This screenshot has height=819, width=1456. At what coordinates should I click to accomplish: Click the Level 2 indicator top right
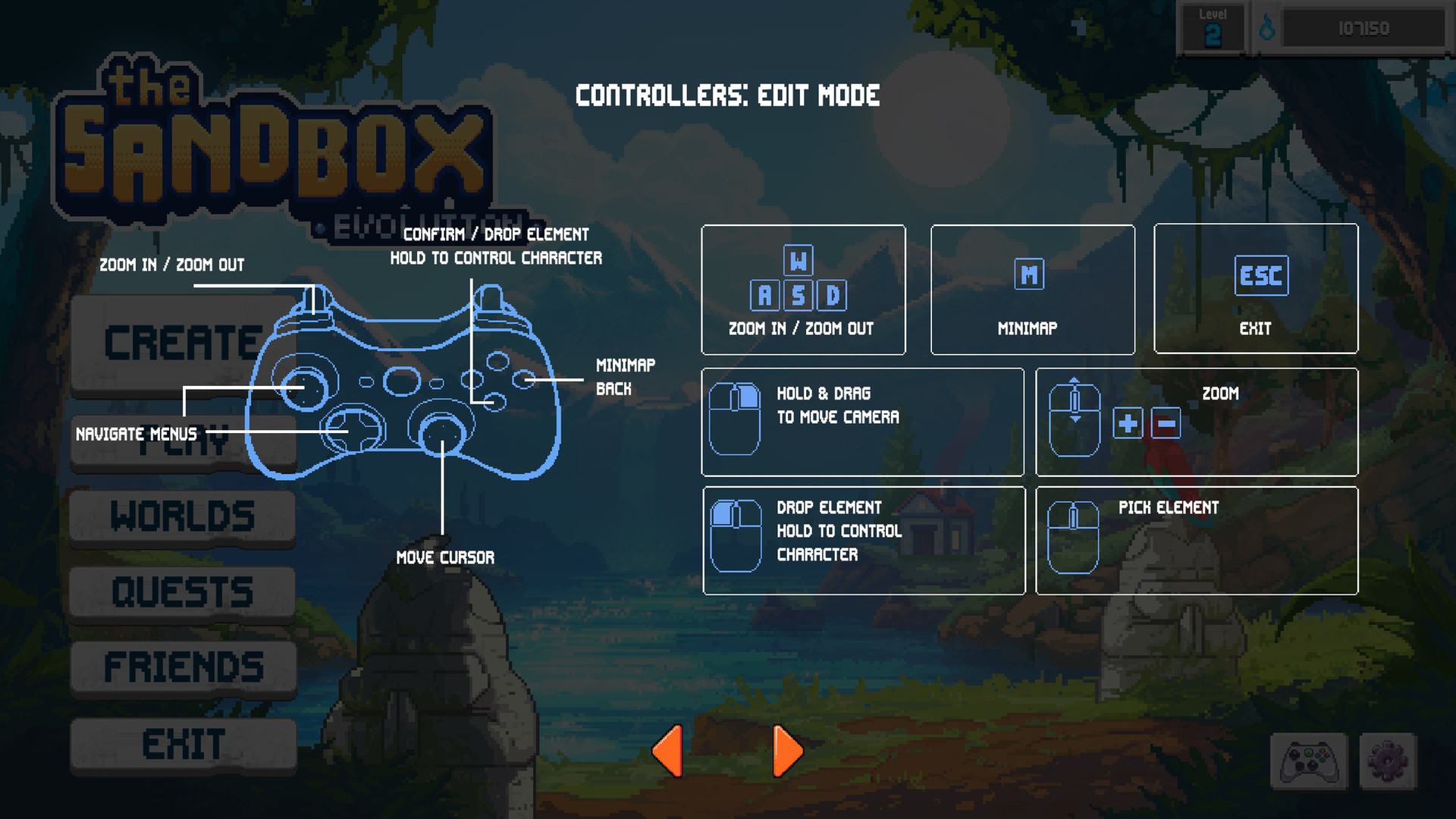pyautogui.click(x=1213, y=25)
